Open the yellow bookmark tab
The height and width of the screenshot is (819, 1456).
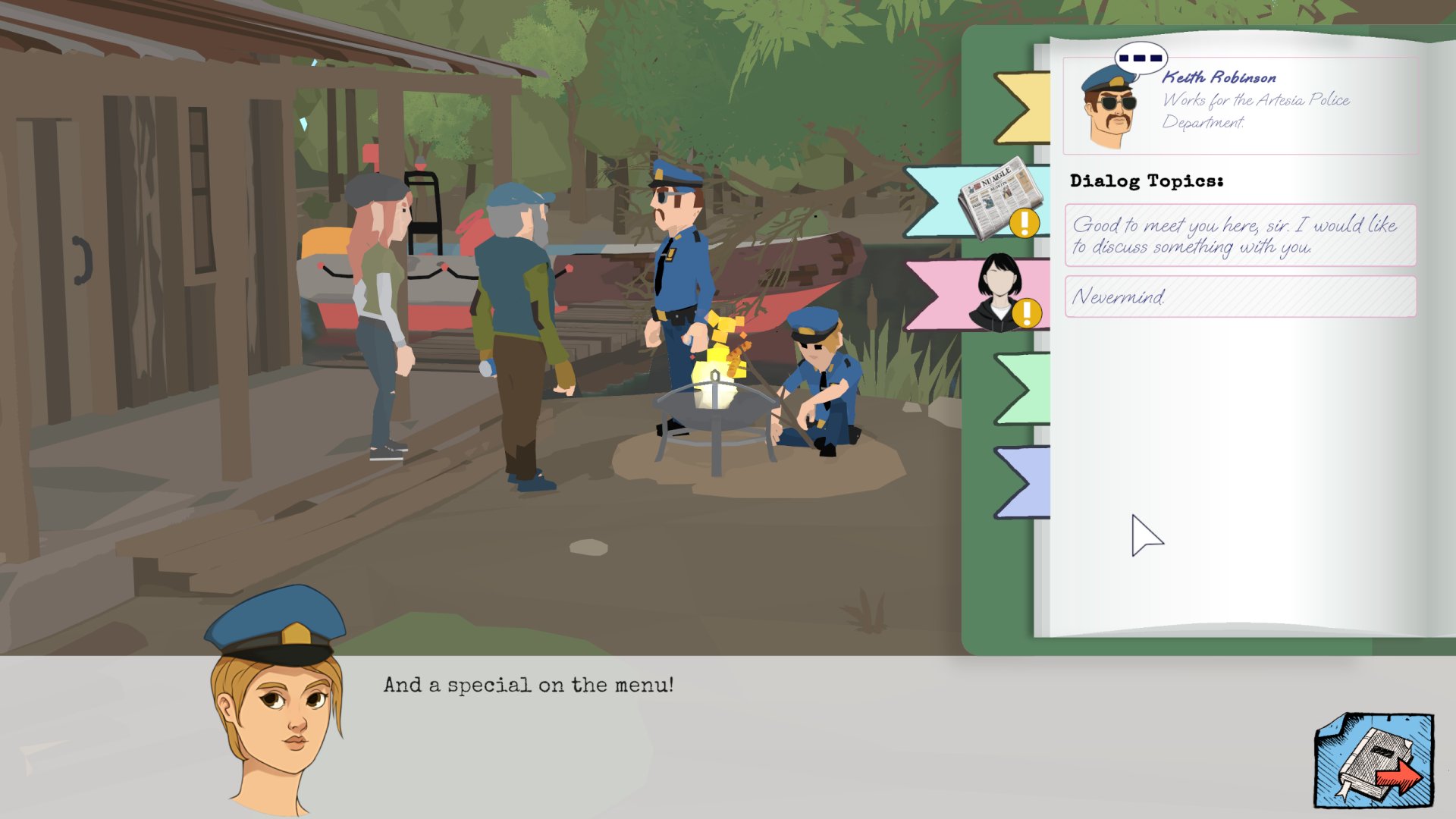1024,108
